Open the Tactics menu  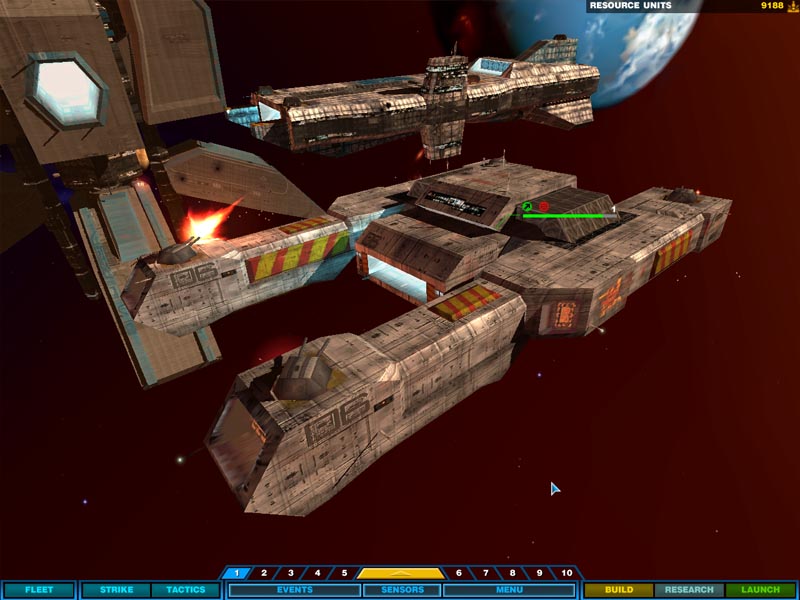pyautogui.click(x=185, y=590)
